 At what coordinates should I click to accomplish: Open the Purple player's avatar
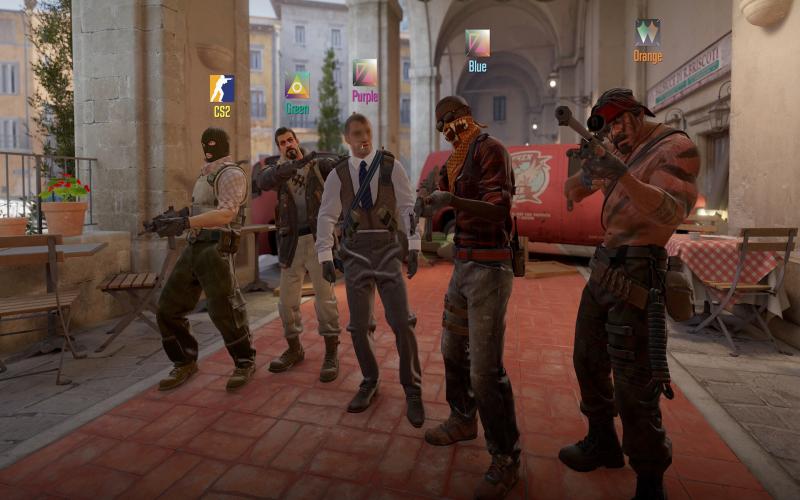pyautogui.click(x=365, y=73)
